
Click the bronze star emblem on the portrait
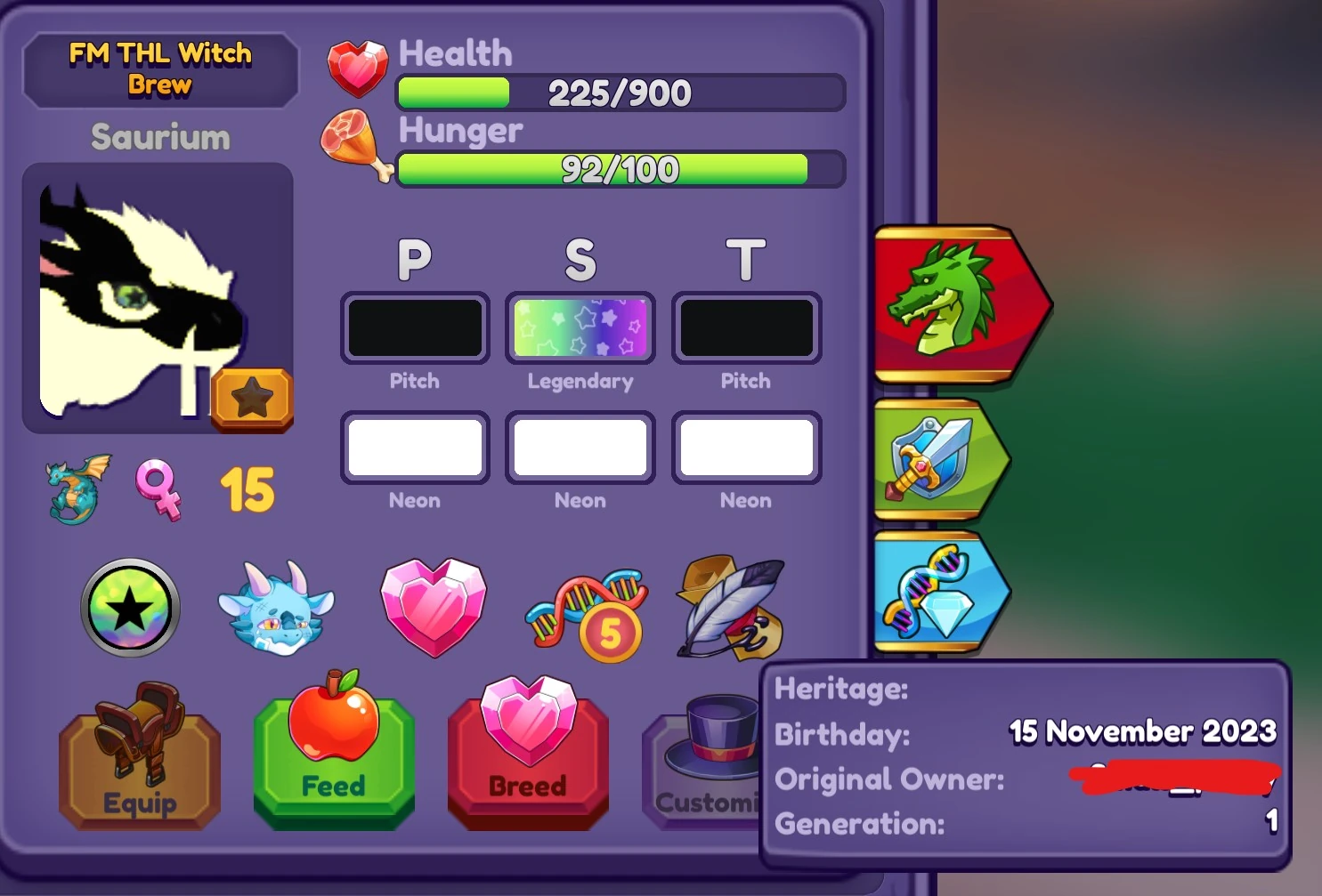(252, 400)
